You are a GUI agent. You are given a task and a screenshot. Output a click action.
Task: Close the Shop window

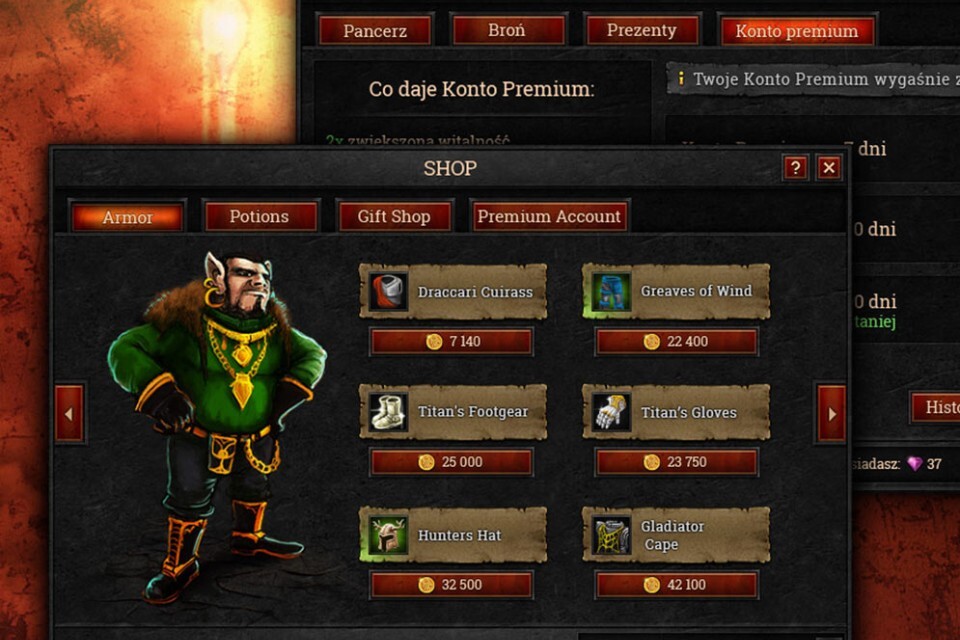829,168
